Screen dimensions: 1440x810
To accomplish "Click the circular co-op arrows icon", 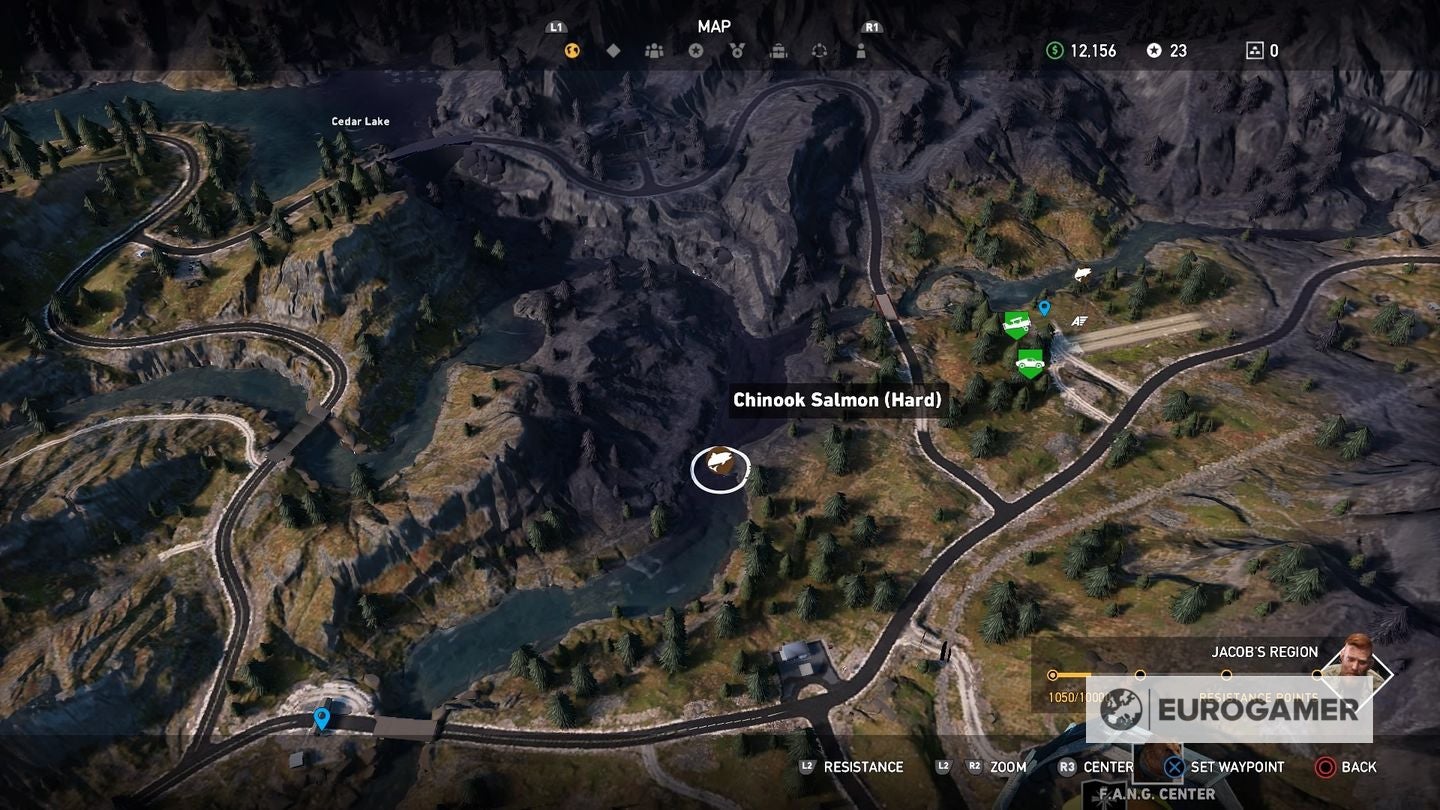I will click(x=819, y=50).
